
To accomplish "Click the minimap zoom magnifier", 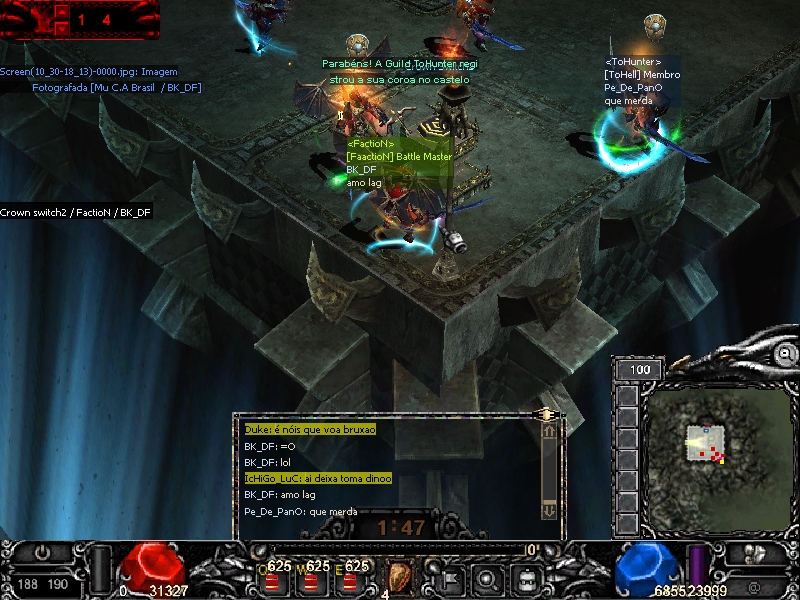I will [x=787, y=353].
